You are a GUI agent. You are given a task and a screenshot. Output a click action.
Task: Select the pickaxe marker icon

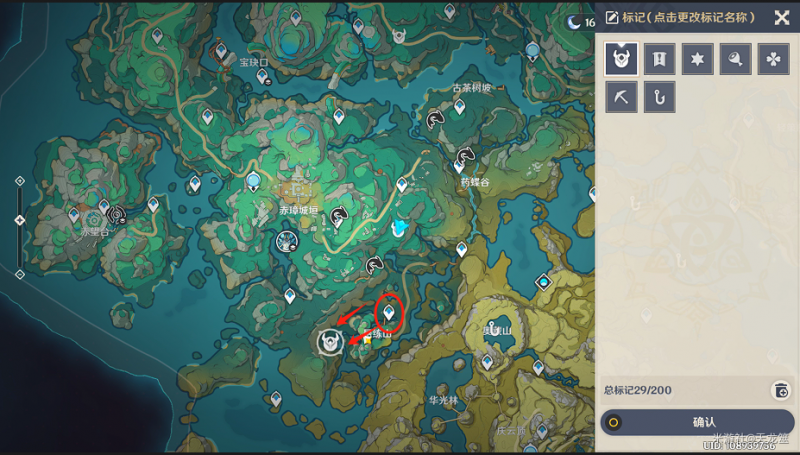click(621, 97)
